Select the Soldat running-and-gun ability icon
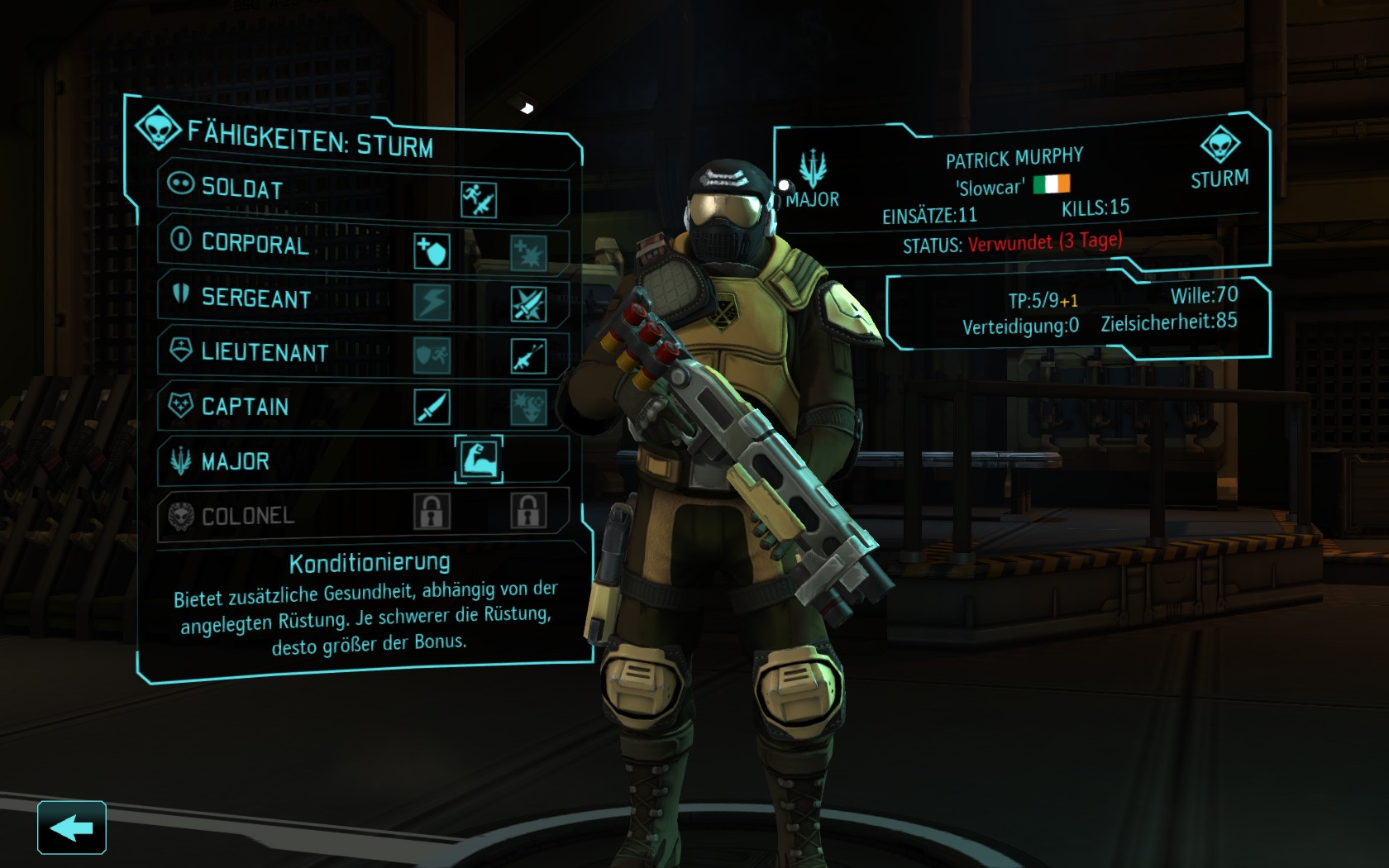Screen dimensions: 1389x868 click(x=479, y=200)
